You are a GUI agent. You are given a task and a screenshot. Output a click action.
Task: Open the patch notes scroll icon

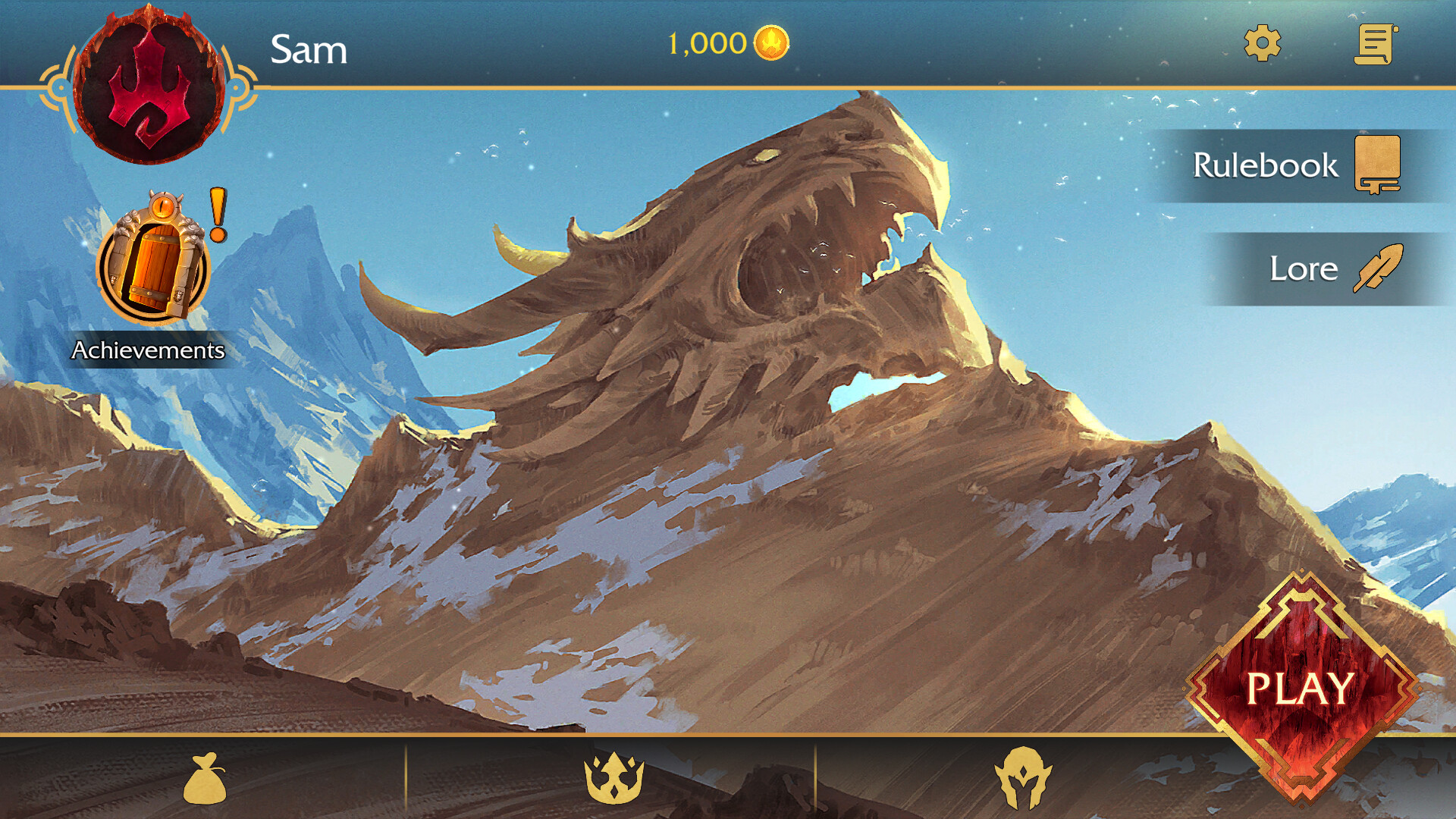[x=1376, y=43]
